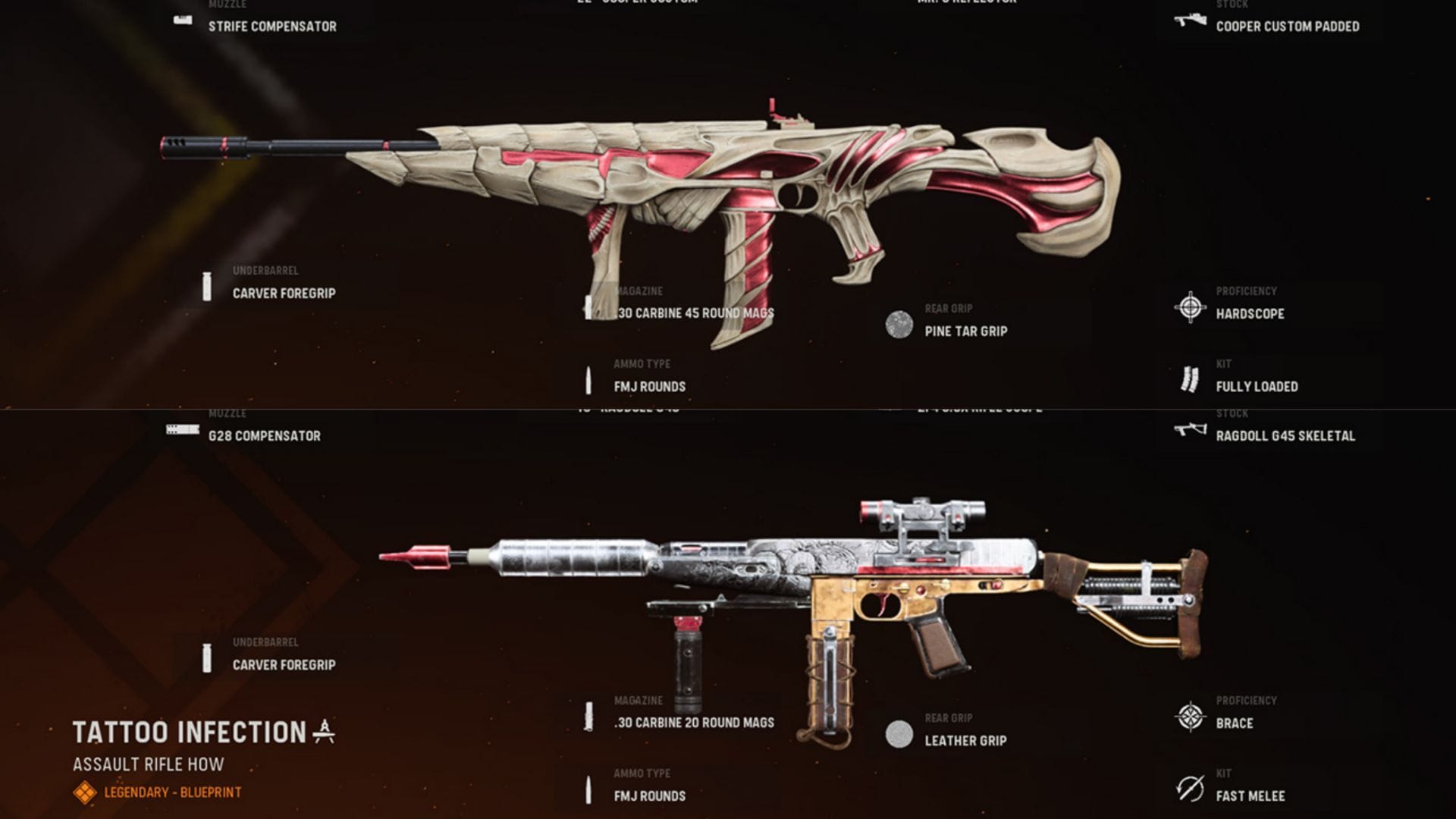Select the Strife Compensator muzzle icon

[182, 19]
